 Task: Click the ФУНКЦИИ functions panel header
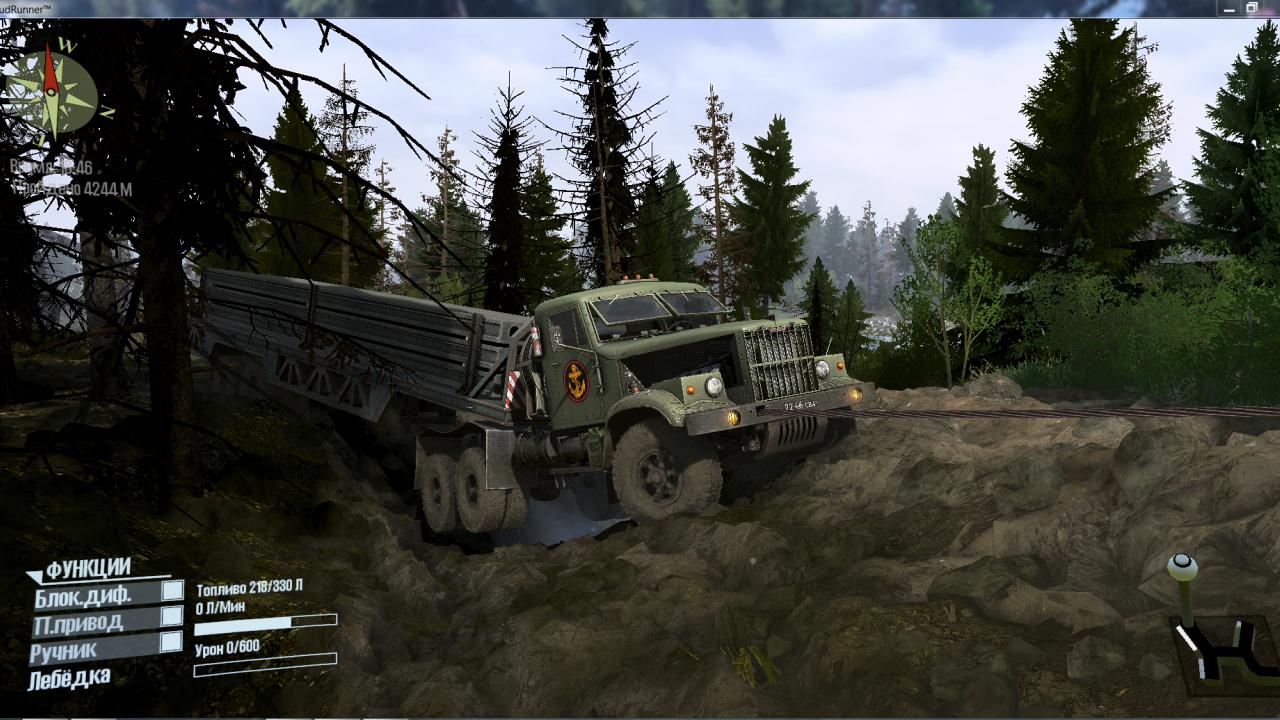88,569
